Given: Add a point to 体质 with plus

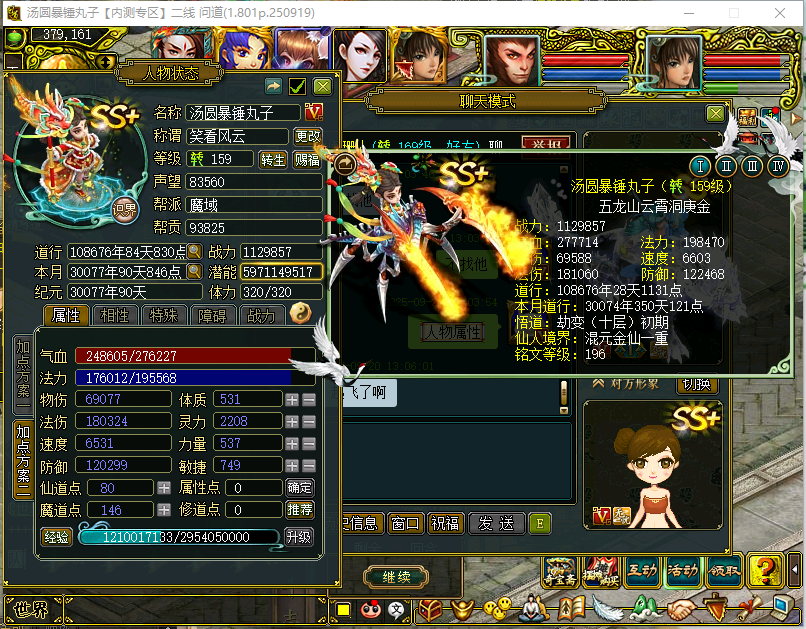Looking at the screenshot, I should pos(292,399).
